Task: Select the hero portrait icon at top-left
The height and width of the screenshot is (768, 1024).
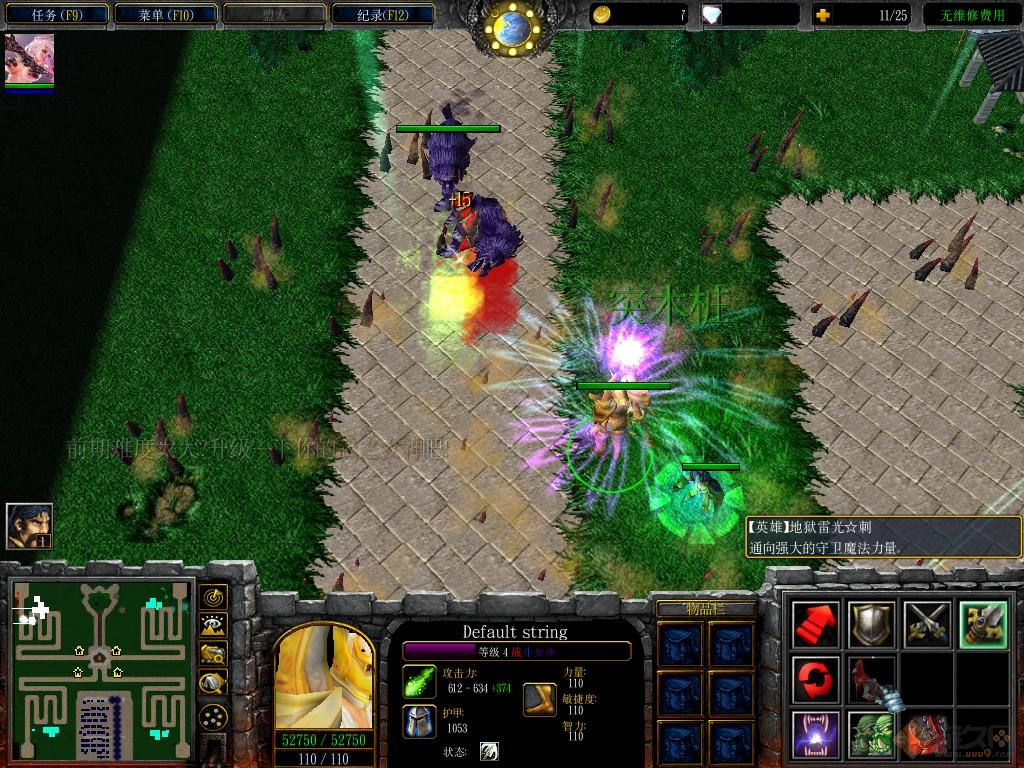Action: [29, 60]
